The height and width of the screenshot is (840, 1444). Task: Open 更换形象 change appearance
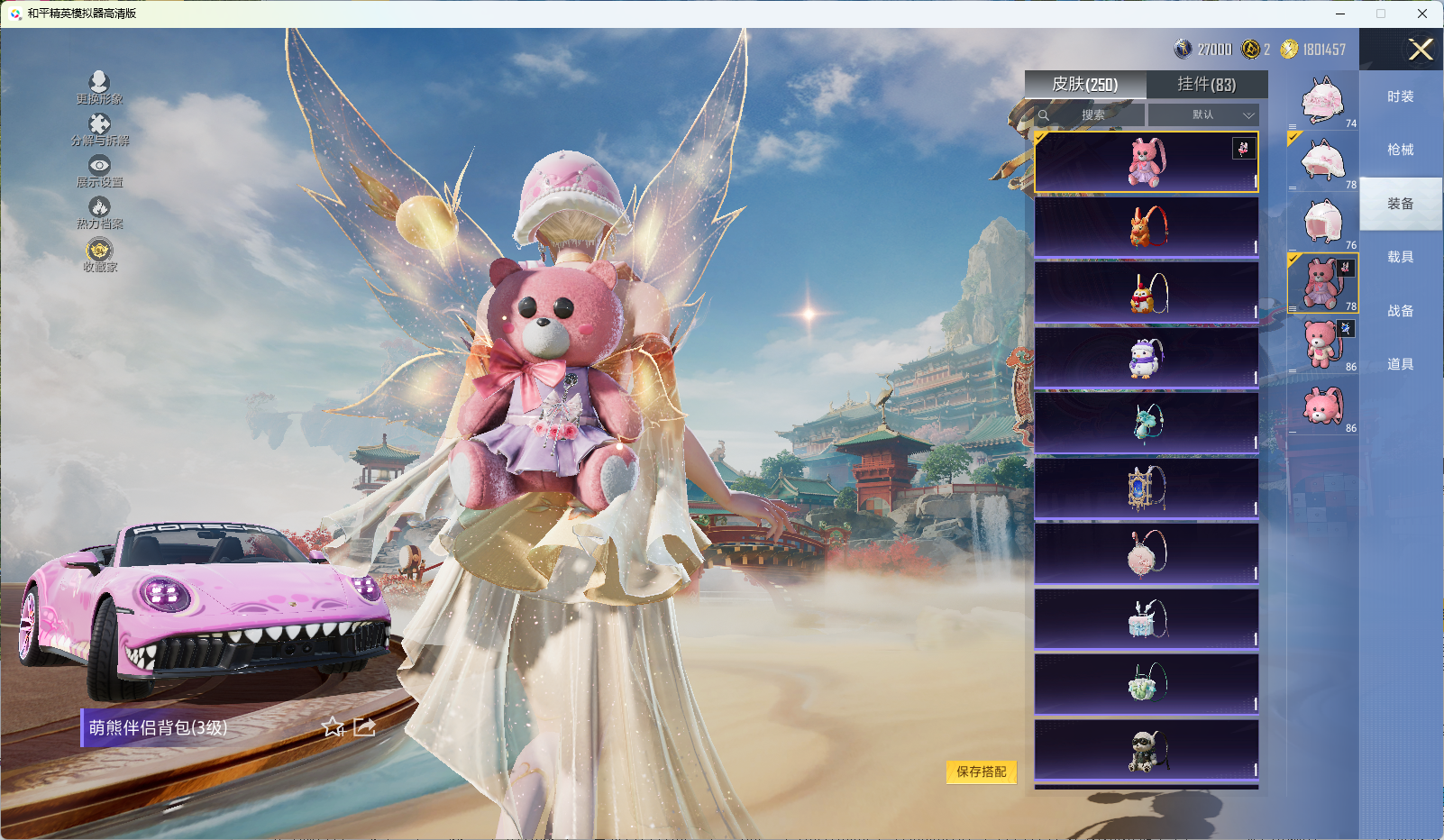99,87
